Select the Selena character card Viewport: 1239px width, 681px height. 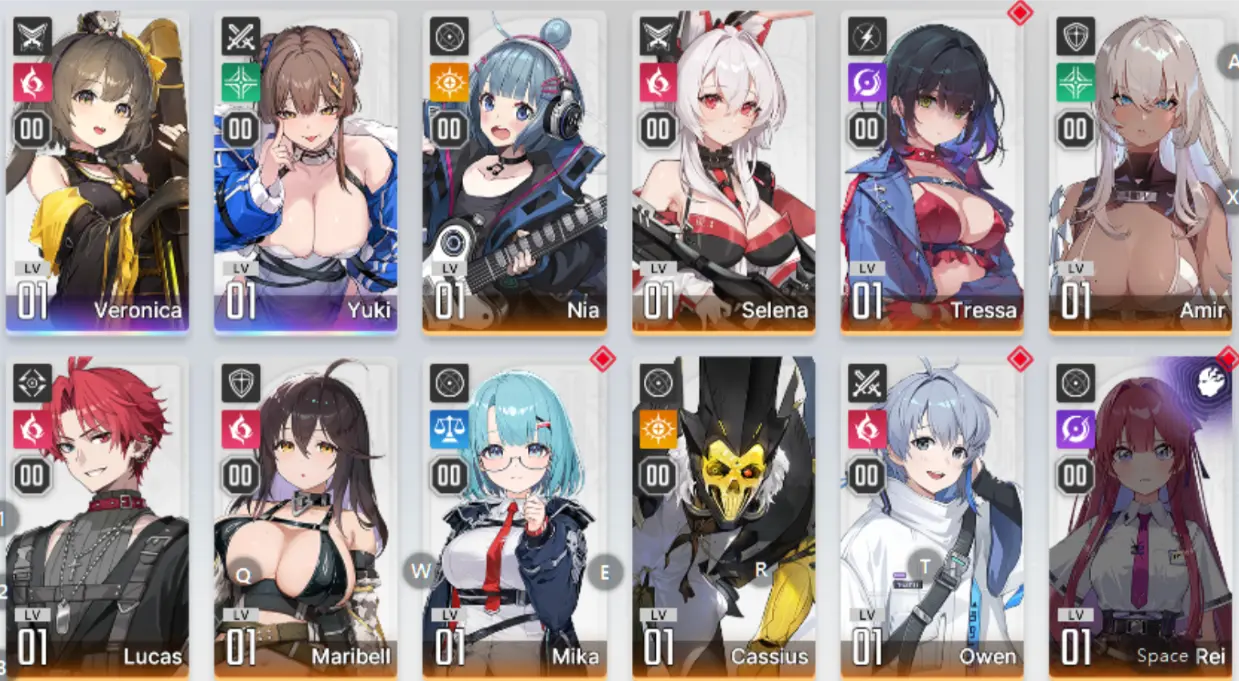(x=723, y=172)
